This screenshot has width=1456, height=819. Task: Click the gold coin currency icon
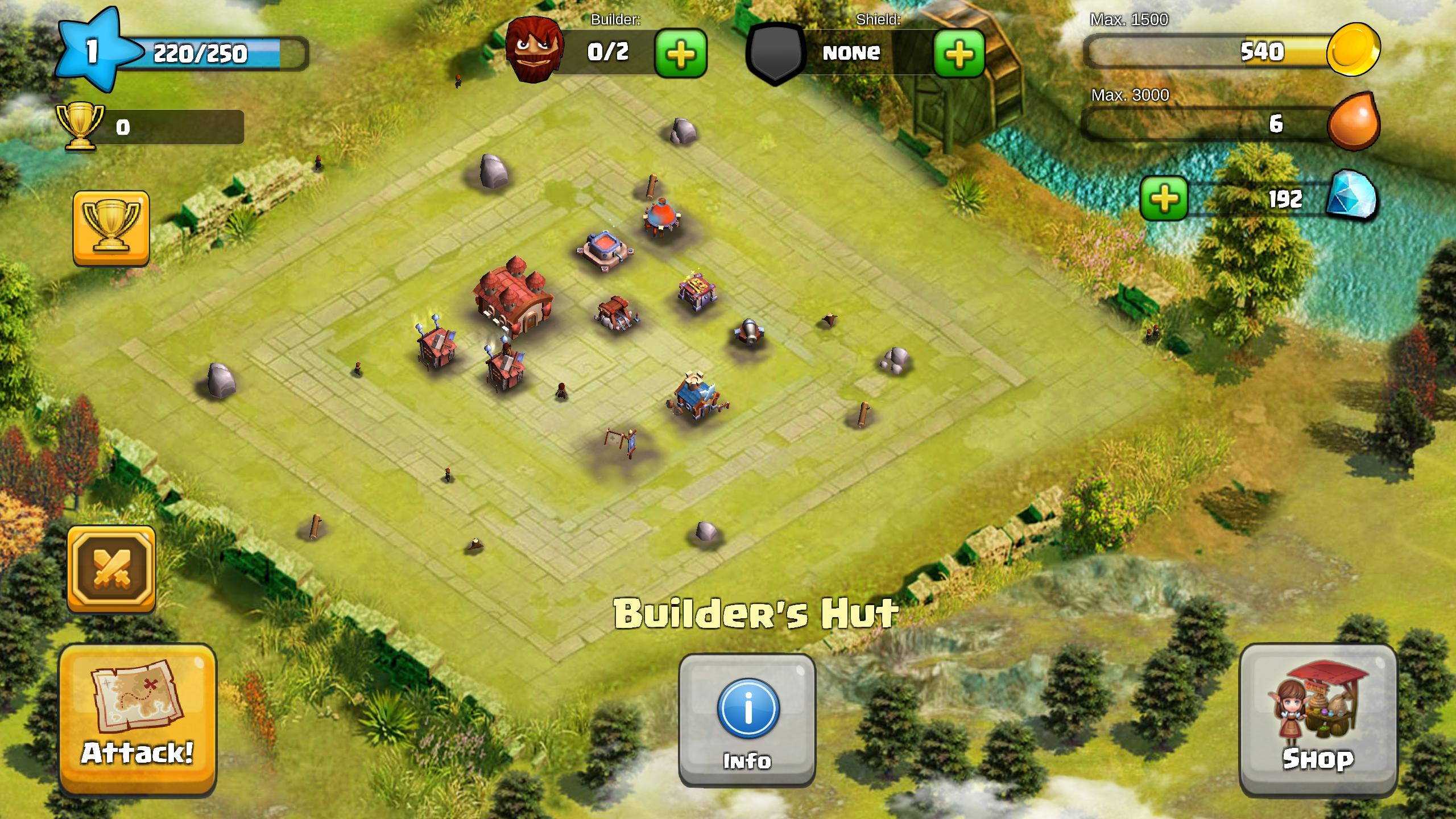coord(1354,50)
